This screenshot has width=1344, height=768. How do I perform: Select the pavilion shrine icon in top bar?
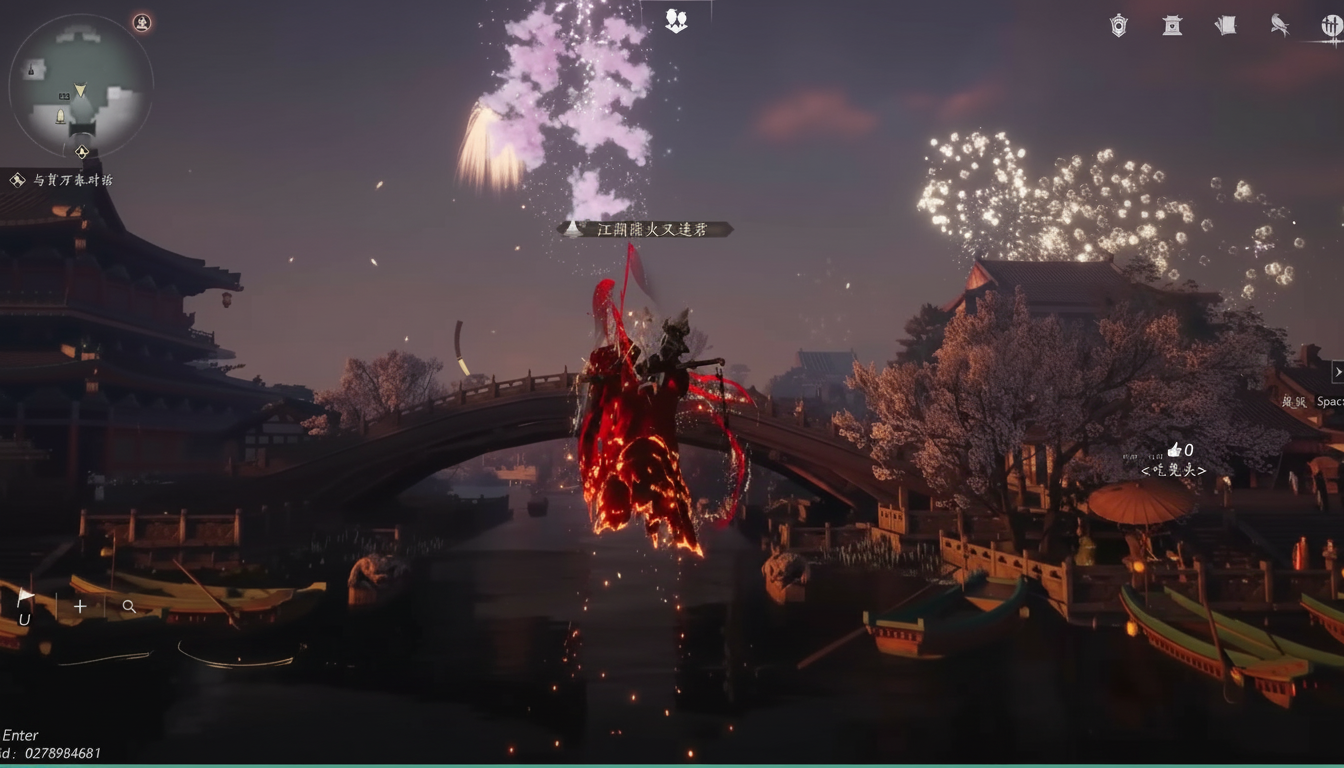click(x=1172, y=26)
